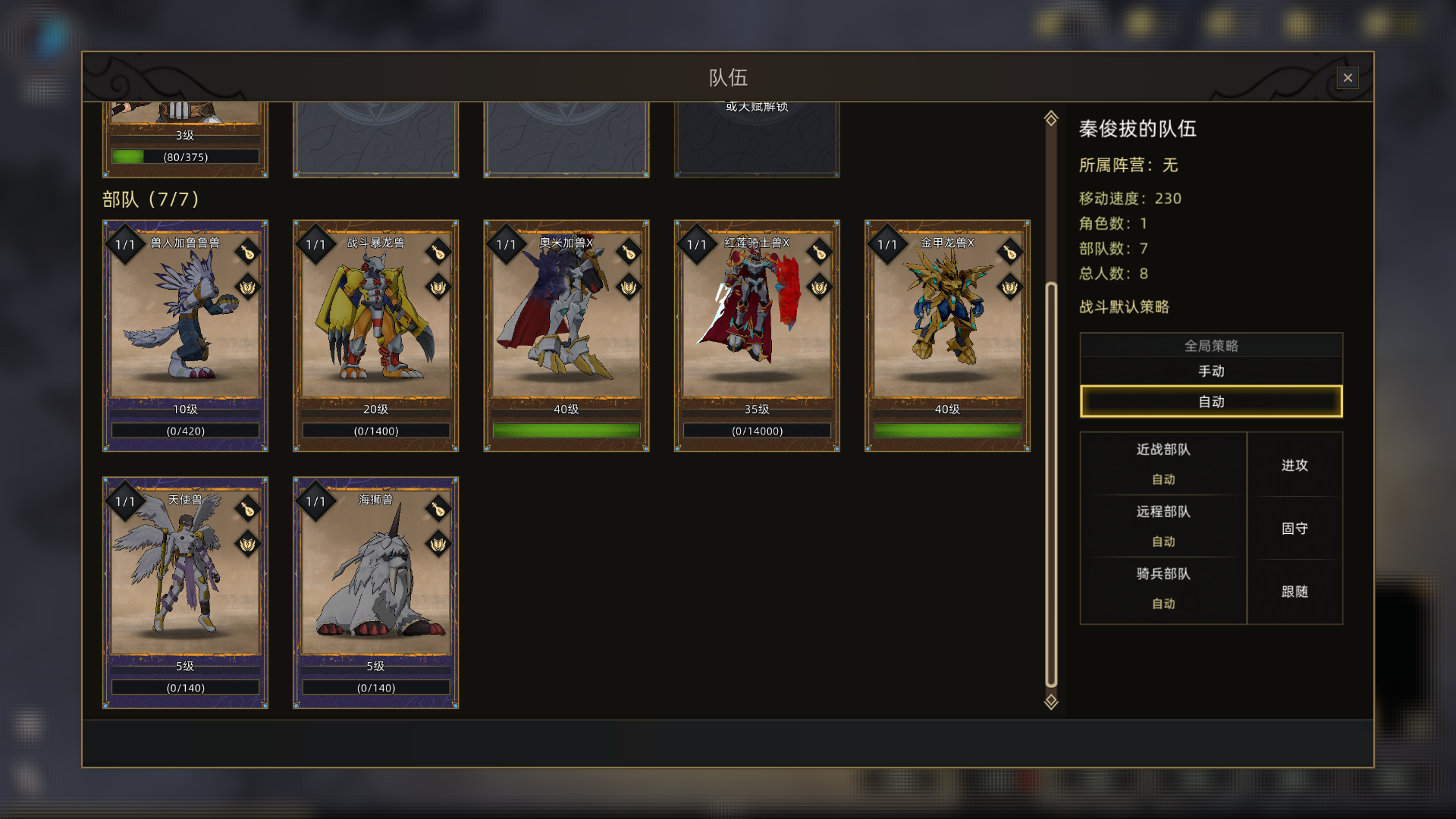Screen dimensions: 1456x819
Task: Pick the 红莲骑士兽X unit card
Action: [756, 326]
